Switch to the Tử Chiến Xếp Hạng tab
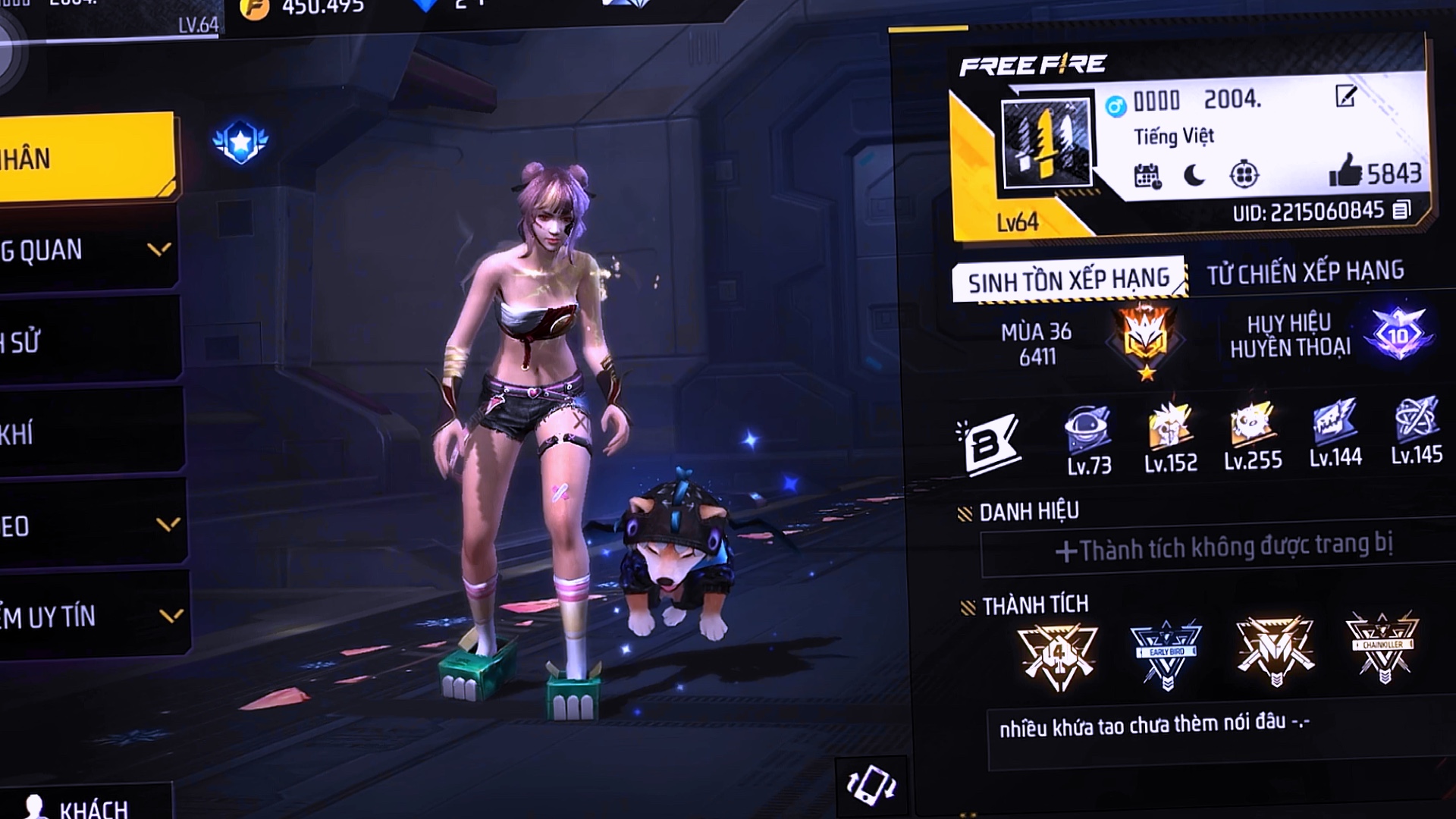Image resolution: width=1456 pixels, height=819 pixels. (1305, 271)
